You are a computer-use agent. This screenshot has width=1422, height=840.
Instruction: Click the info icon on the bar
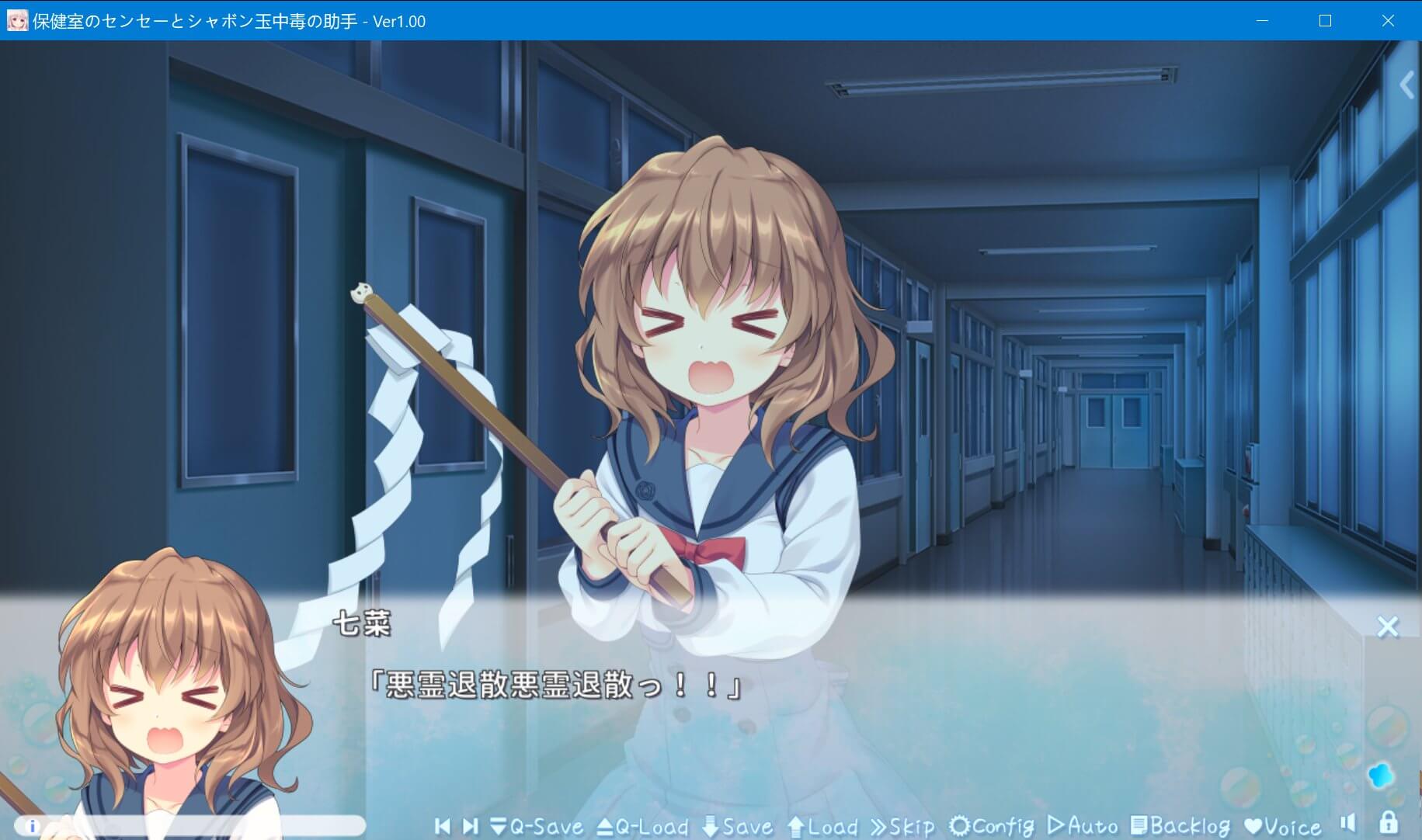(33, 826)
